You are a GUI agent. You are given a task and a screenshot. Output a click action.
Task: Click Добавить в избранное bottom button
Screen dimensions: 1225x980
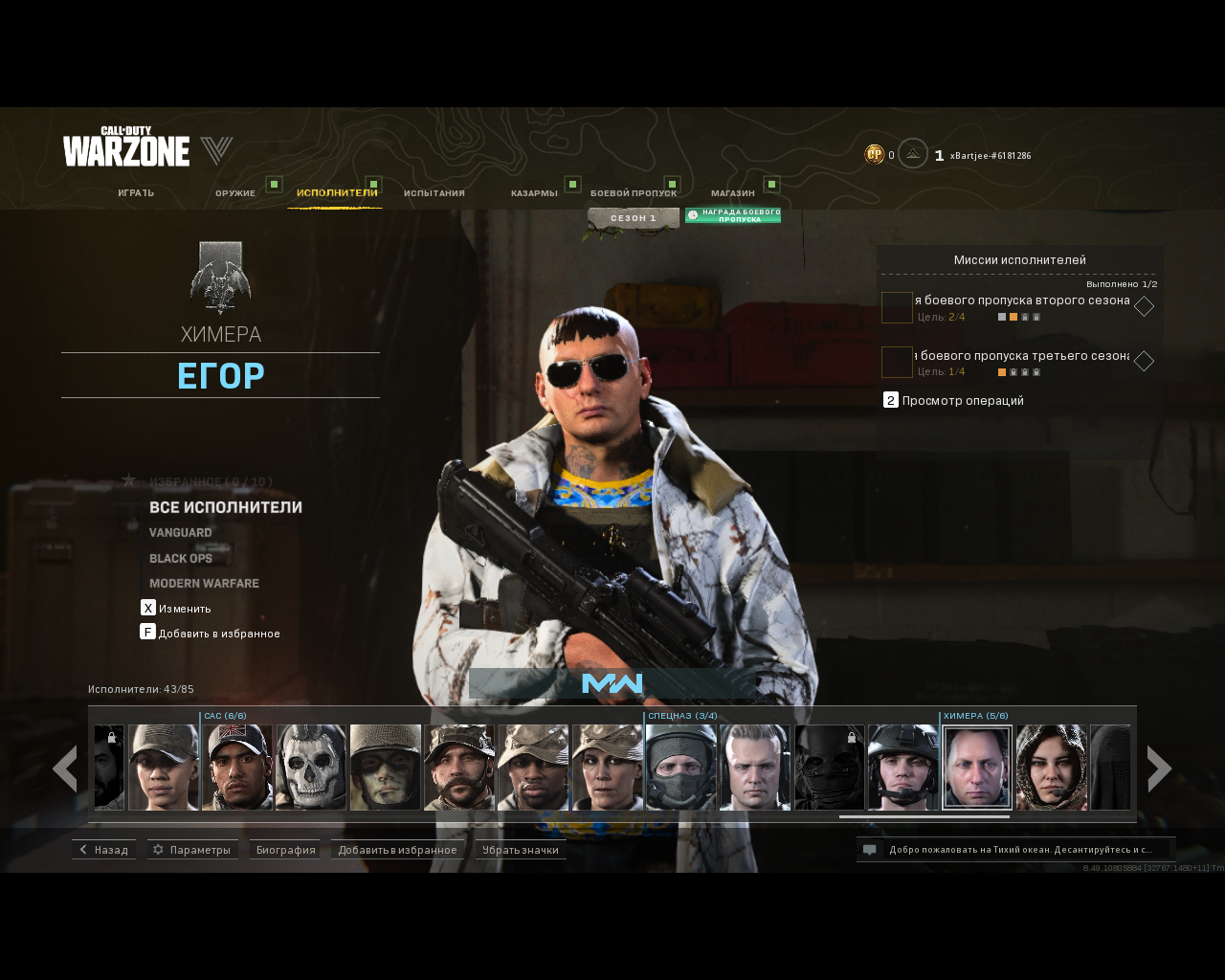(x=397, y=850)
